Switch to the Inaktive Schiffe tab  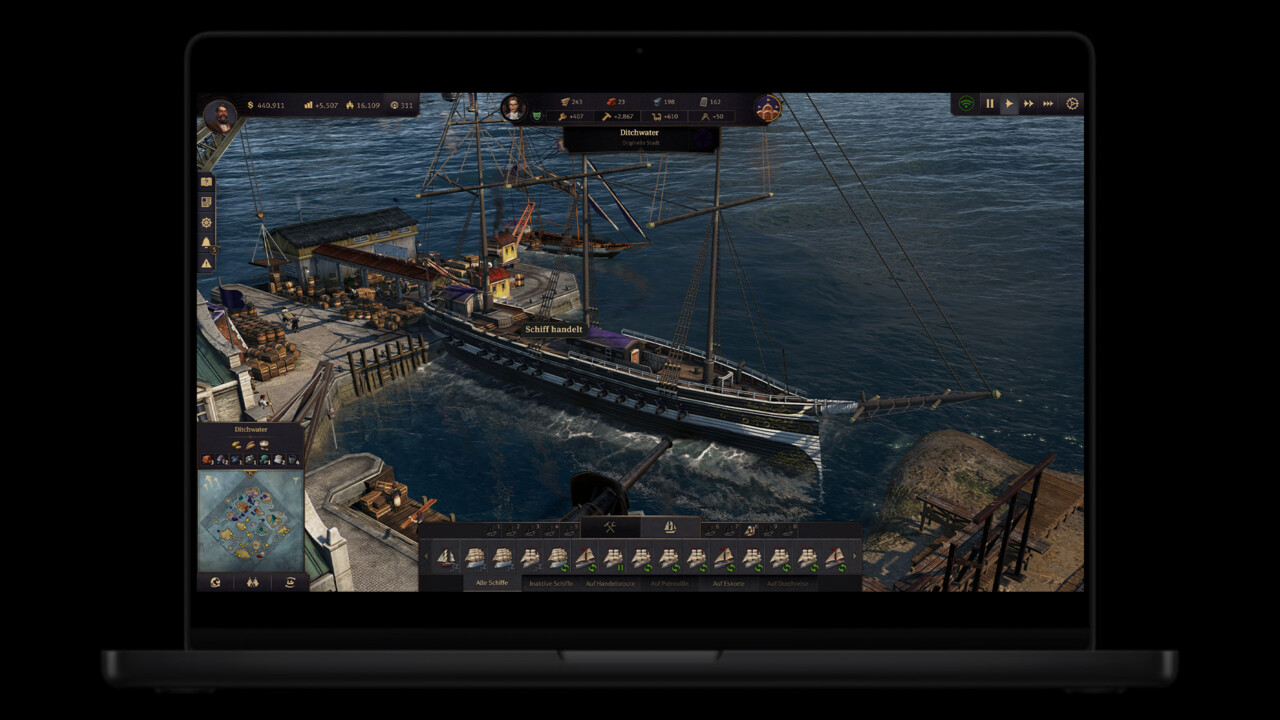point(551,583)
